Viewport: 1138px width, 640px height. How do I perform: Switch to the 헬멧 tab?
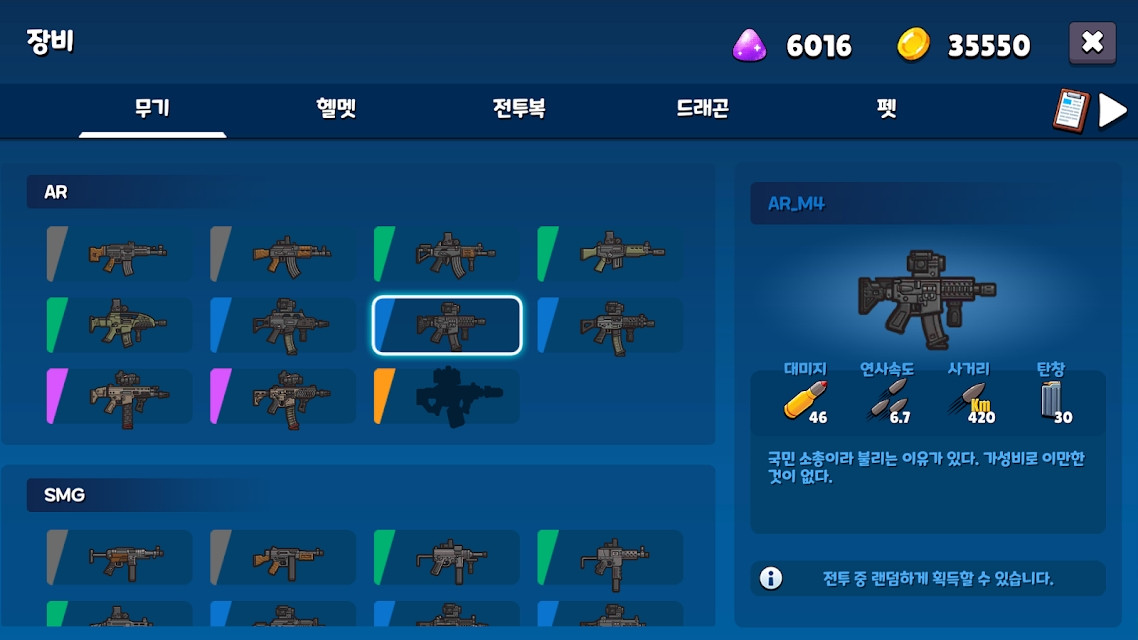[336, 108]
